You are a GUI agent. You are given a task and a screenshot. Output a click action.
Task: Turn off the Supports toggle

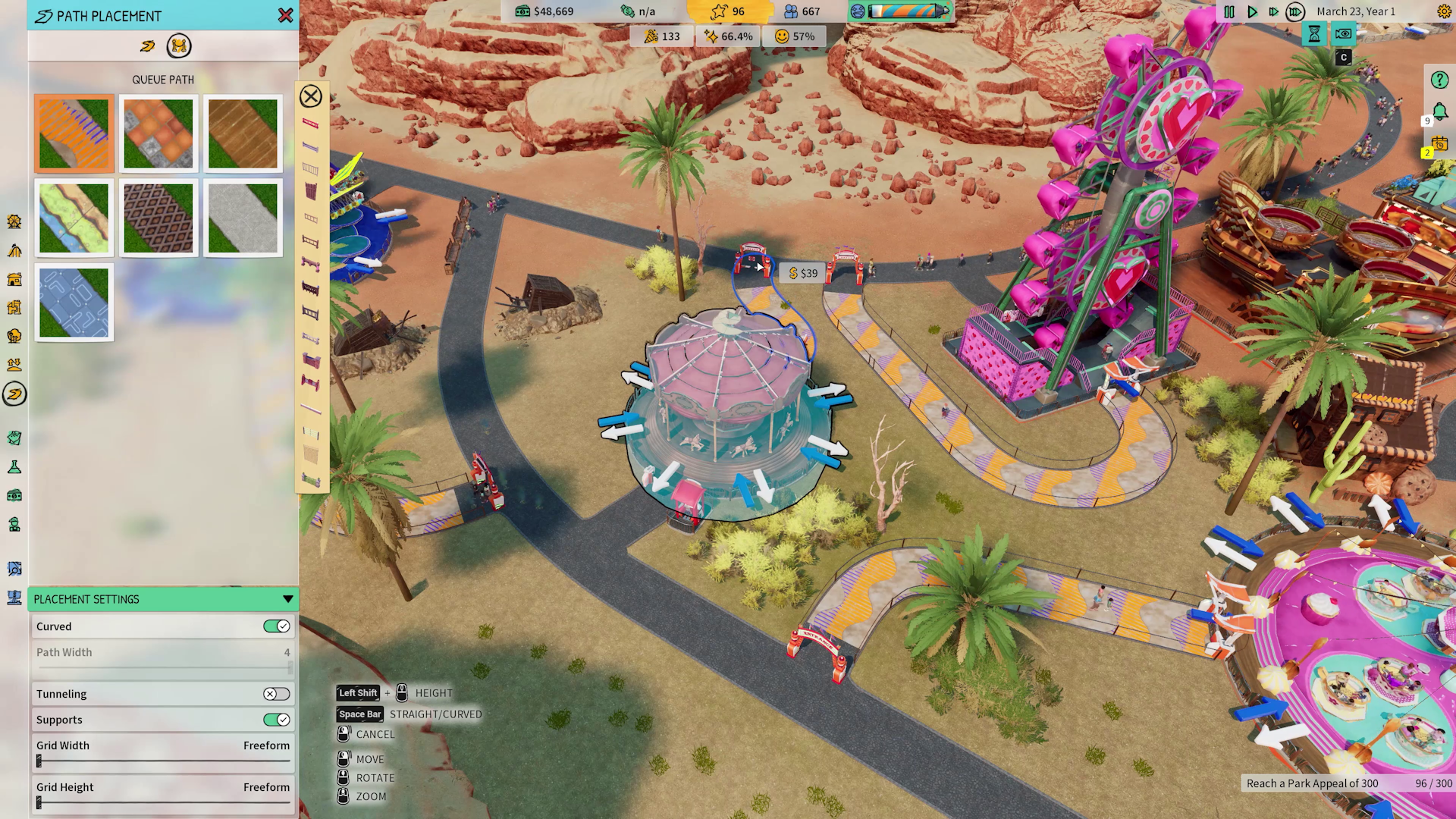click(276, 720)
